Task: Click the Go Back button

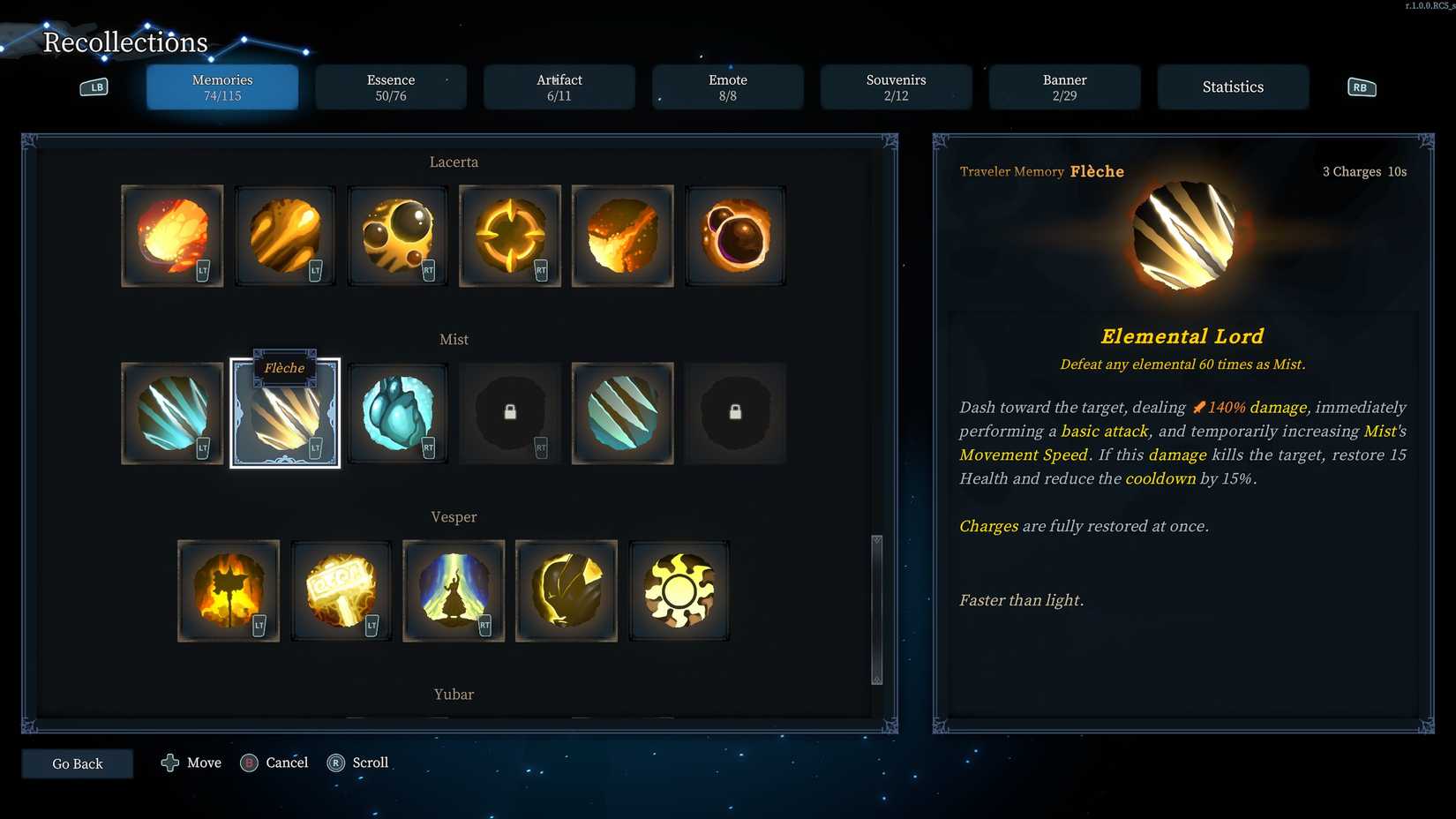Action: point(78,763)
